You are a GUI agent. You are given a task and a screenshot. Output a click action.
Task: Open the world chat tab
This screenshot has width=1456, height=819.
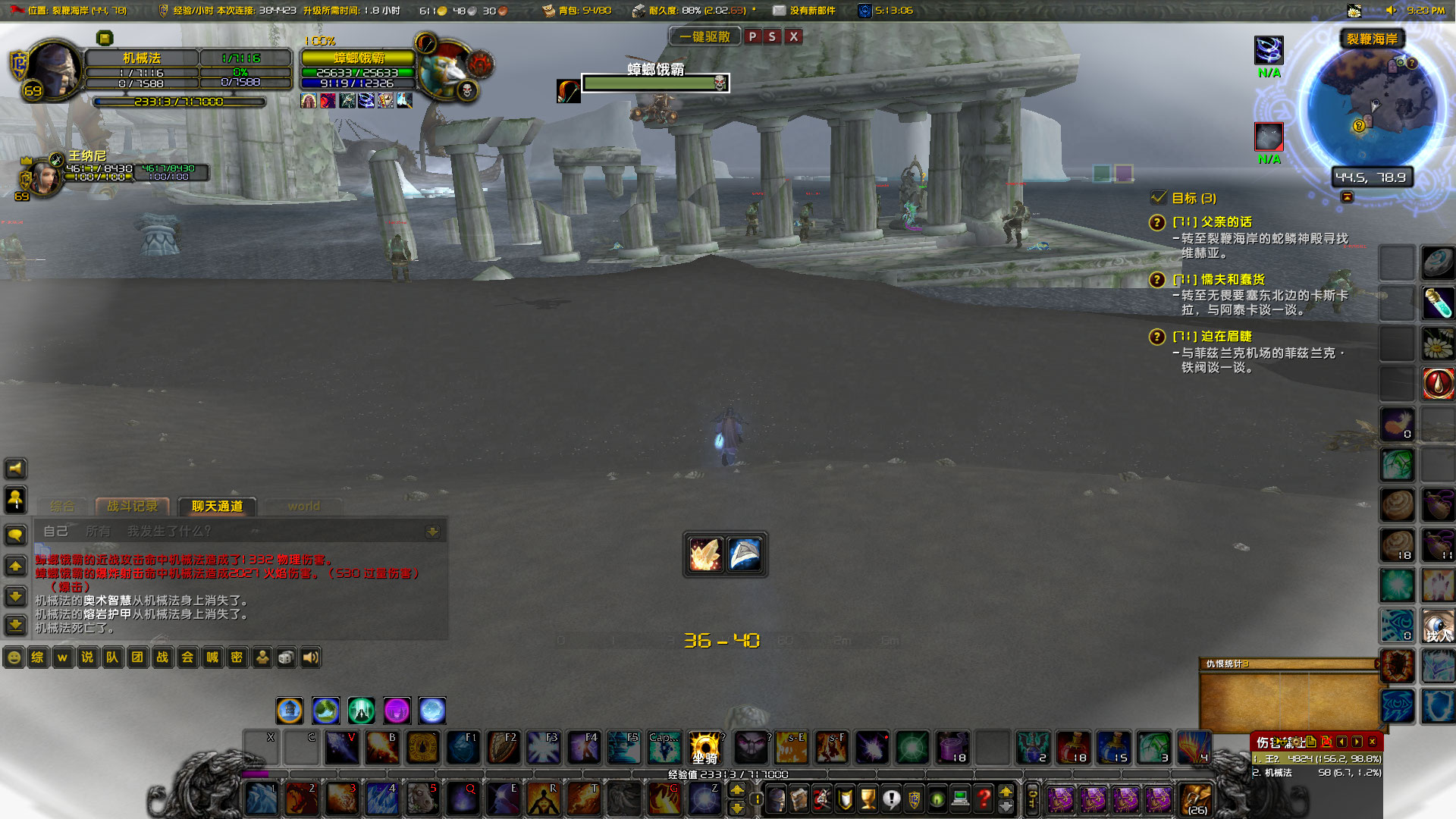coord(303,506)
